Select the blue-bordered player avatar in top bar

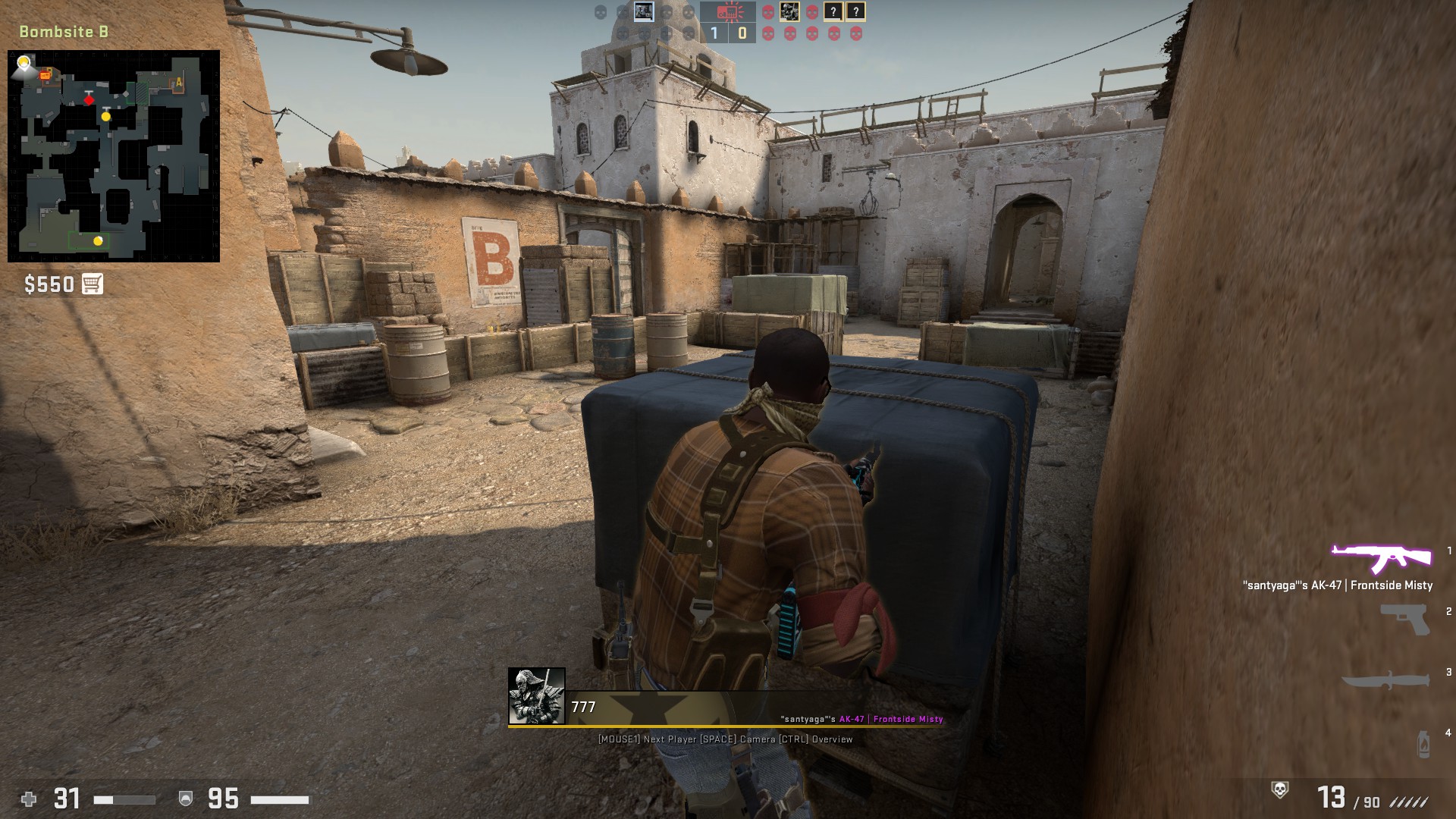[644, 12]
